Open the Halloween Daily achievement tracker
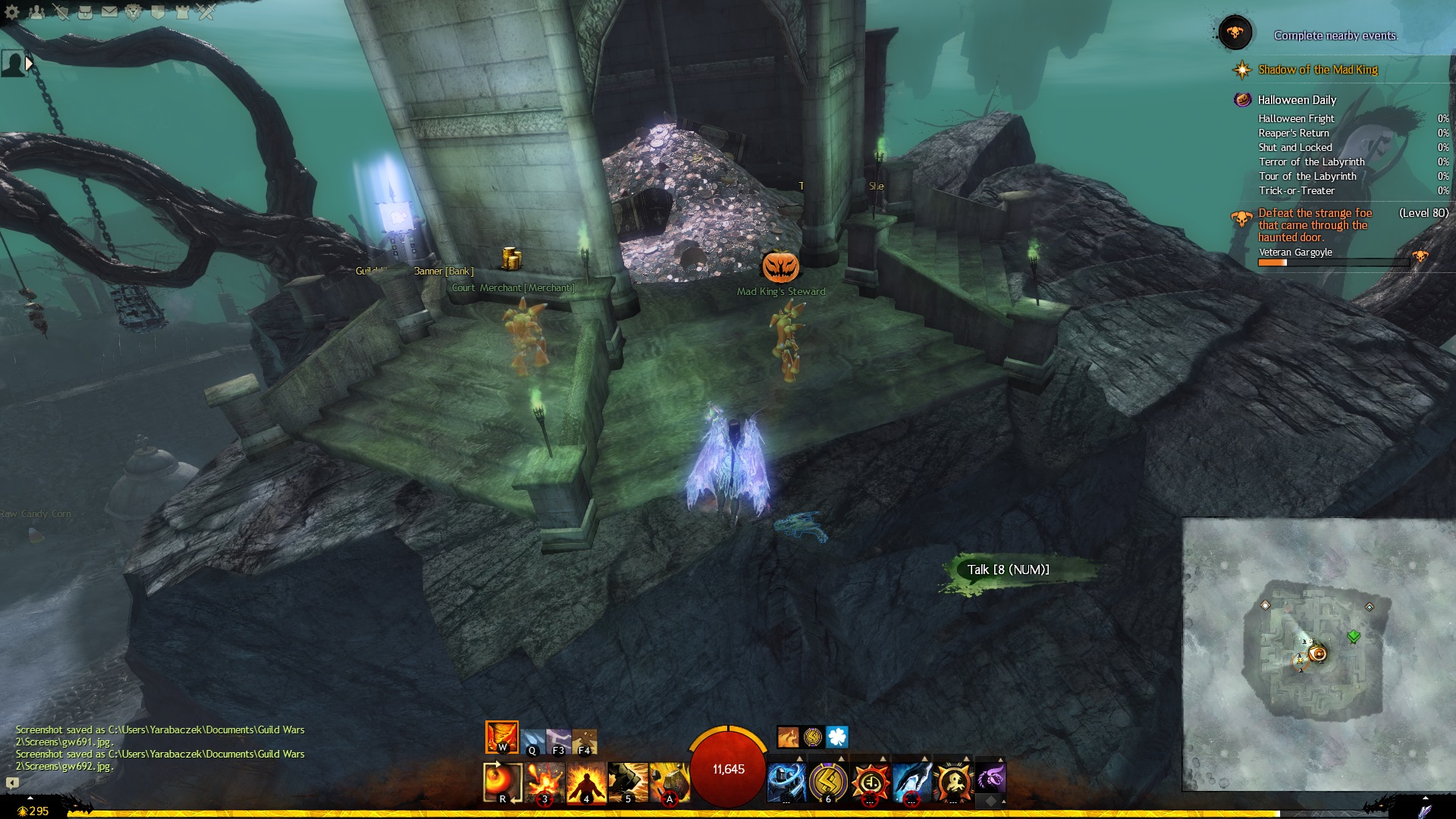This screenshot has height=819, width=1456. [1297, 100]
